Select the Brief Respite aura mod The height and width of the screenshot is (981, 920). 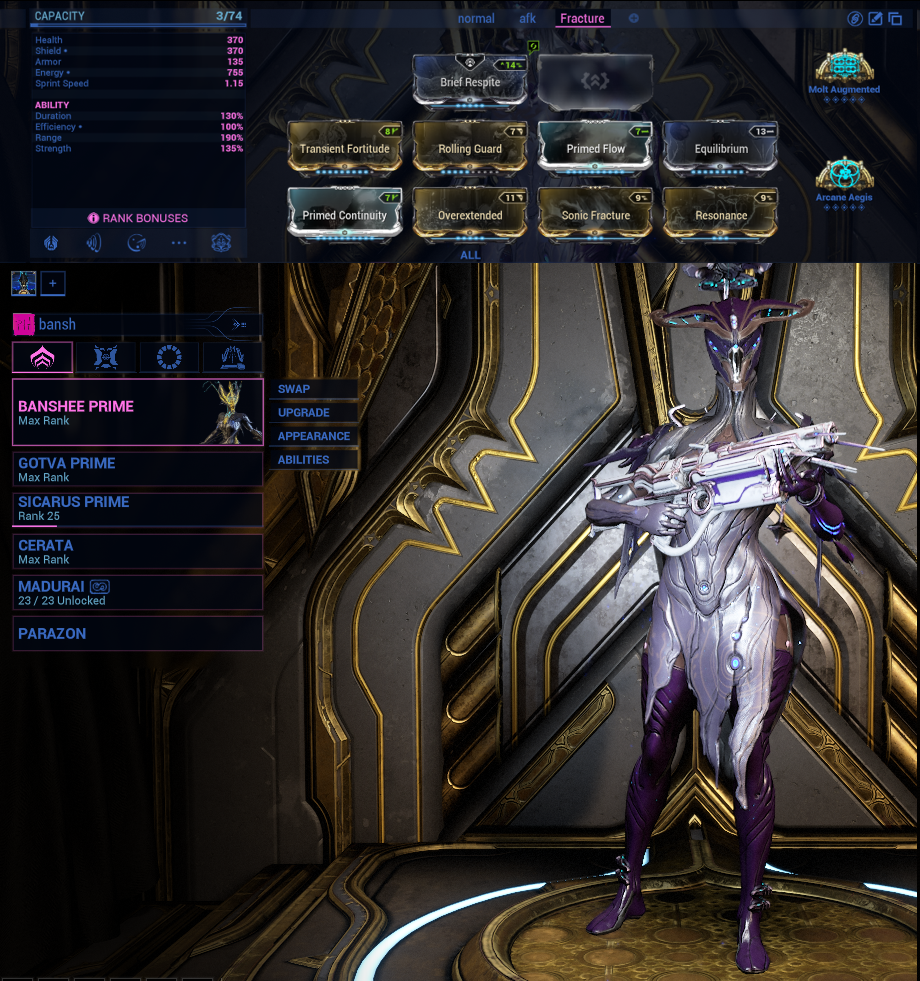click(470, 80)
